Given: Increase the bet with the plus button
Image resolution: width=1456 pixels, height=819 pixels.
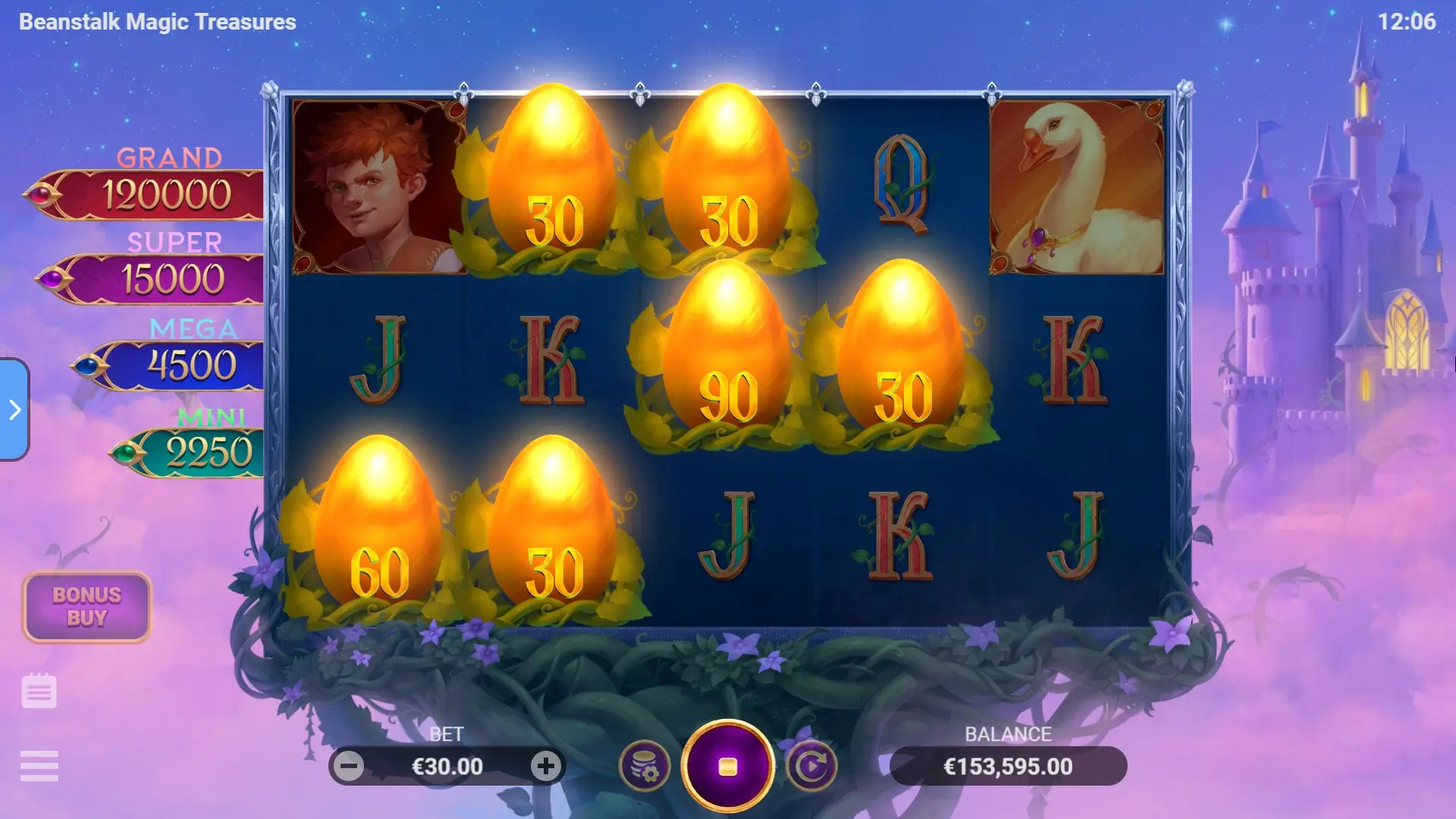Looking at the screenshot, I should pyautogui.click(x=545, y=766).
